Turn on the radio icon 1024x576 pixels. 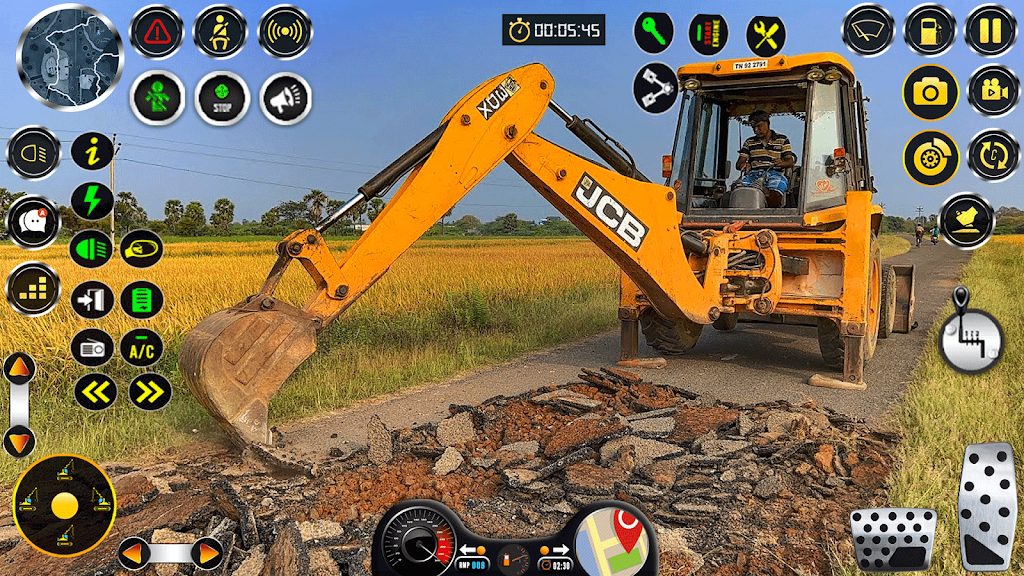92,347
